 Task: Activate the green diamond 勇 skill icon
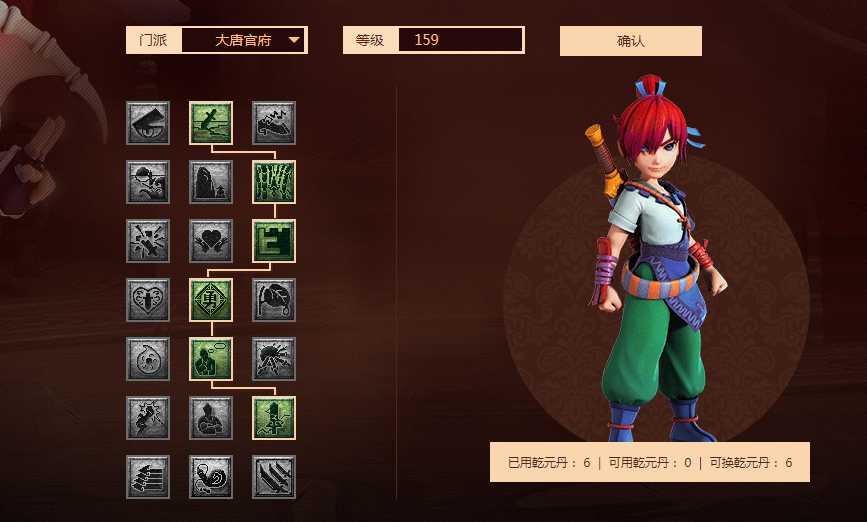[211, 300]
